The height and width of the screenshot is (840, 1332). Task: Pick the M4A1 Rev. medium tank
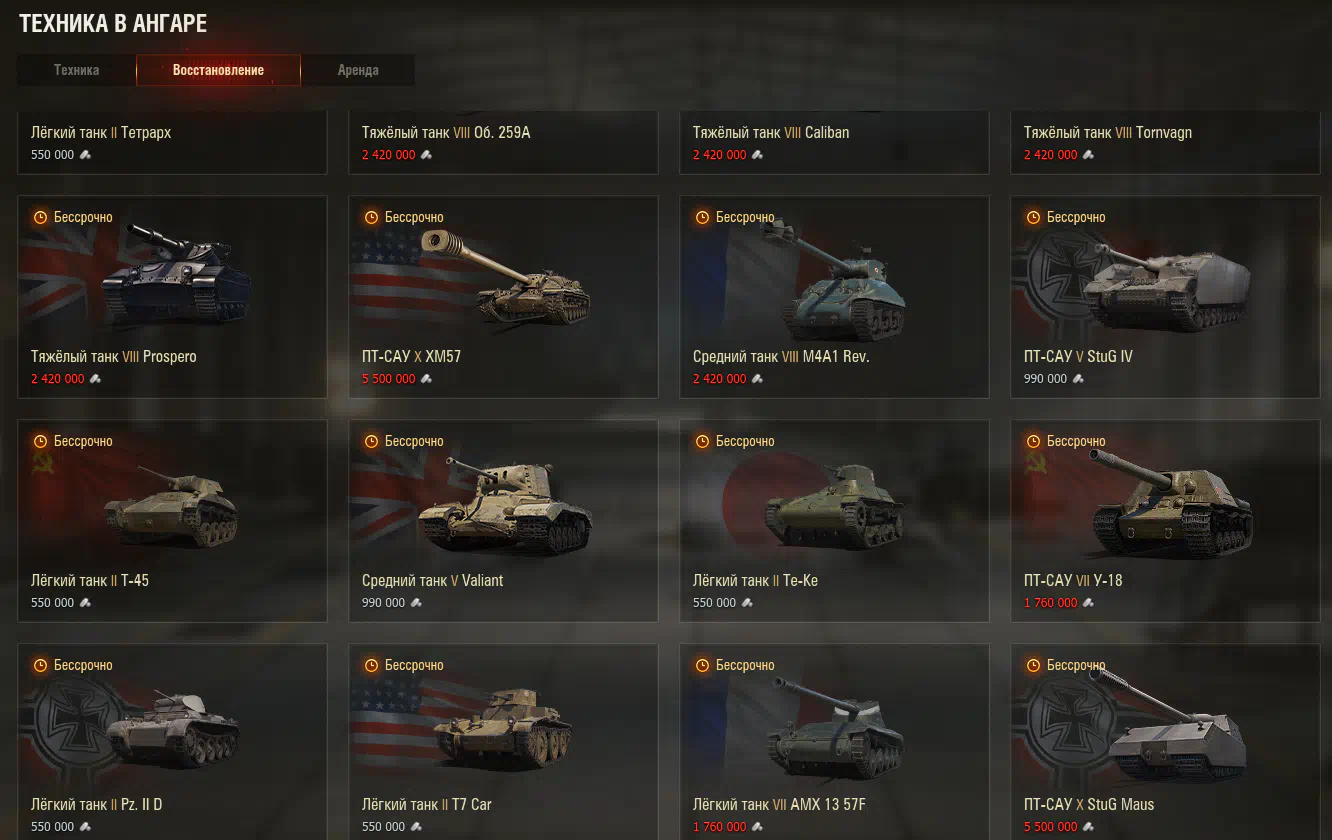(834, 296)
